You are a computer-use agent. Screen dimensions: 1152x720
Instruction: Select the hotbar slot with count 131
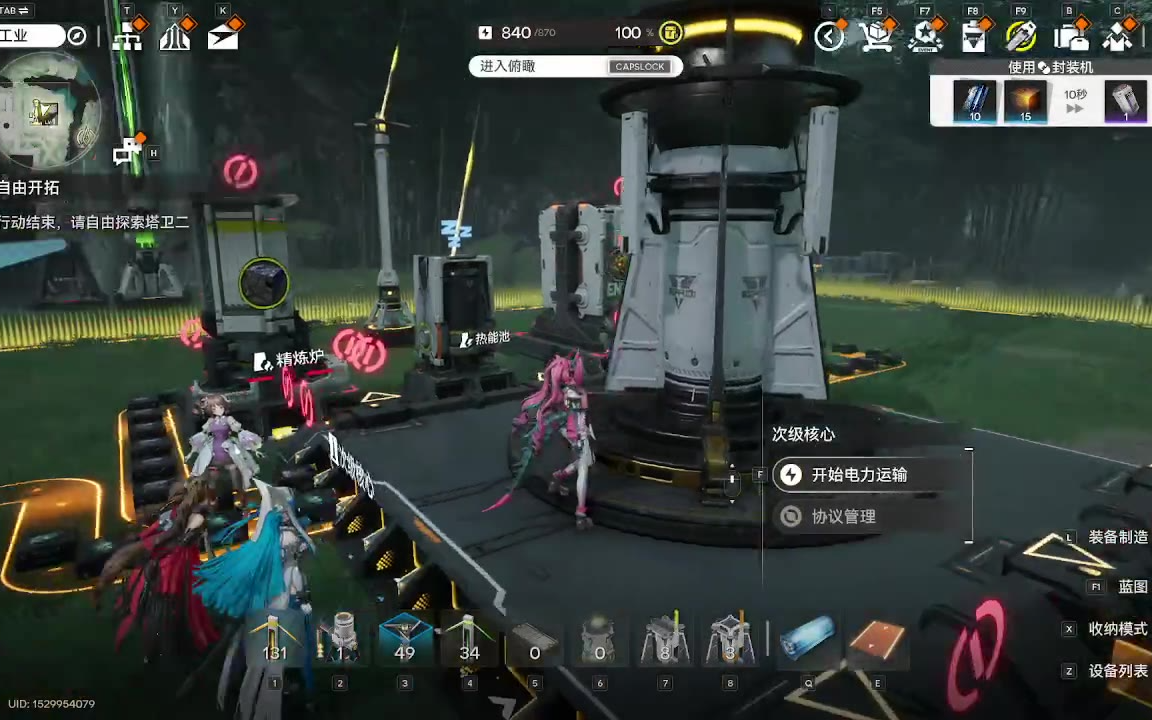[274, 640]
